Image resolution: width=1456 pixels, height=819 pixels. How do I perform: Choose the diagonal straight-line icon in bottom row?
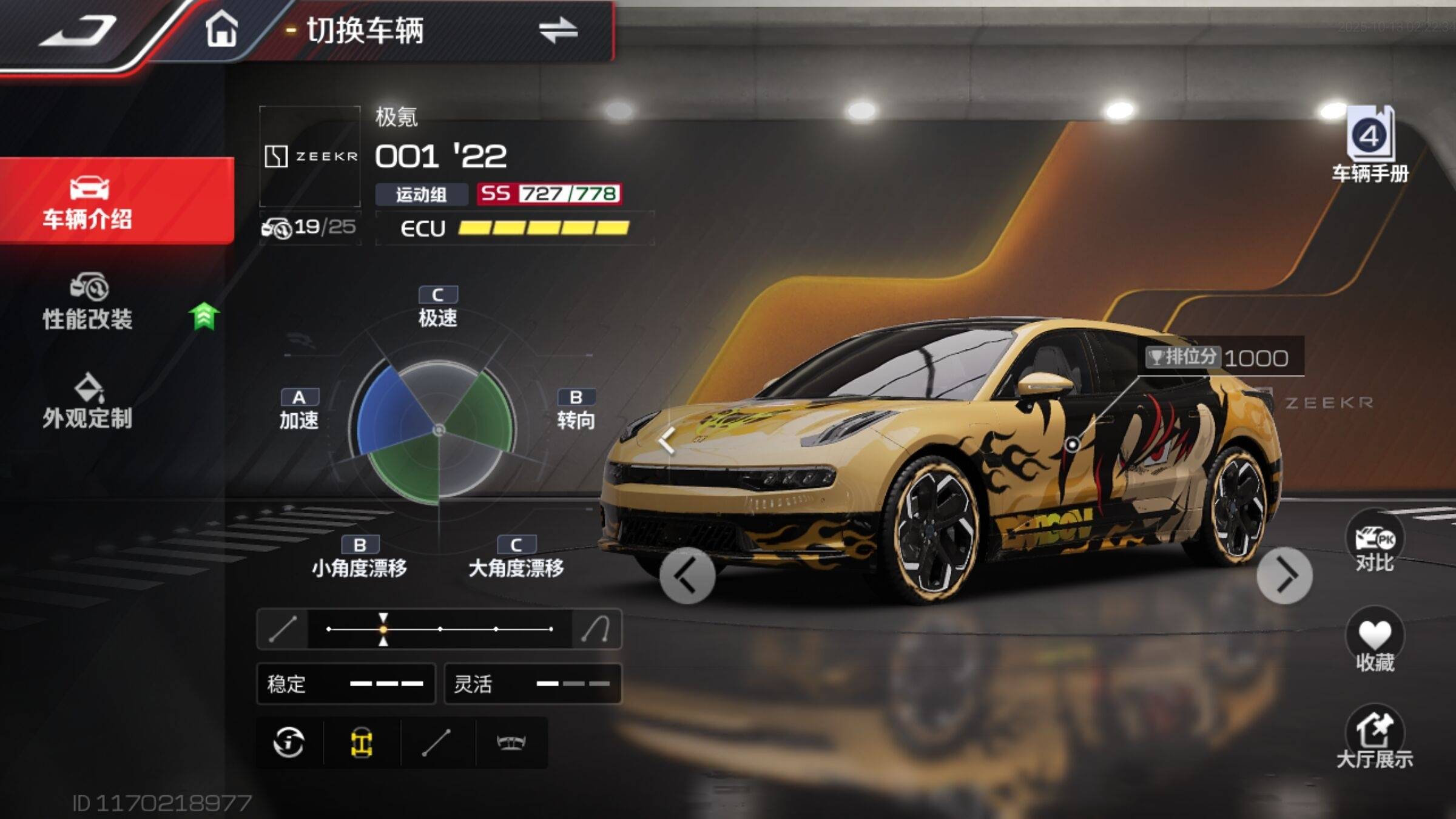(436, 743)
